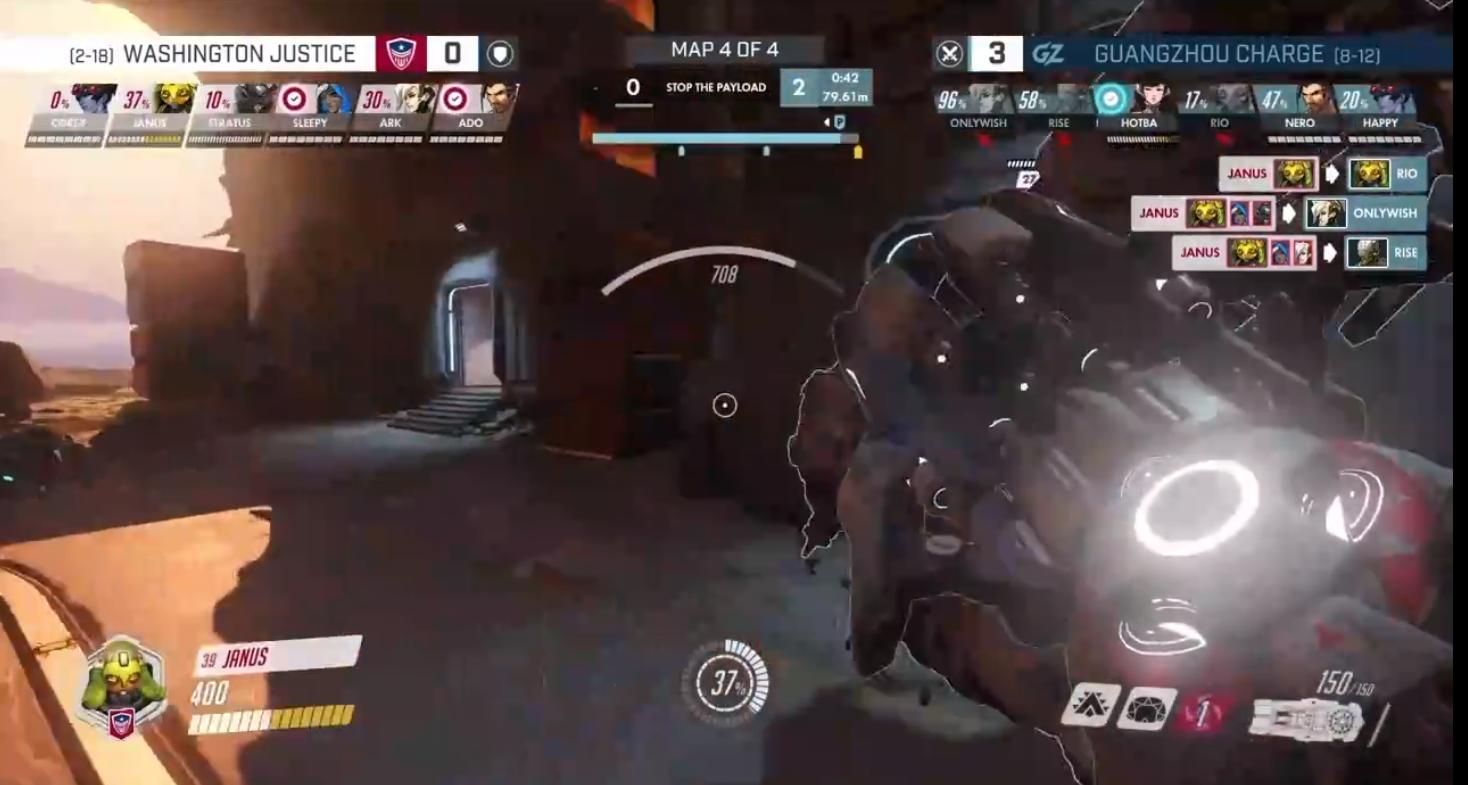This screenshot has width=1468, height=785.
Task: Activate Orisa's Protective Barrier ability icon
Action: [1147, 708]
